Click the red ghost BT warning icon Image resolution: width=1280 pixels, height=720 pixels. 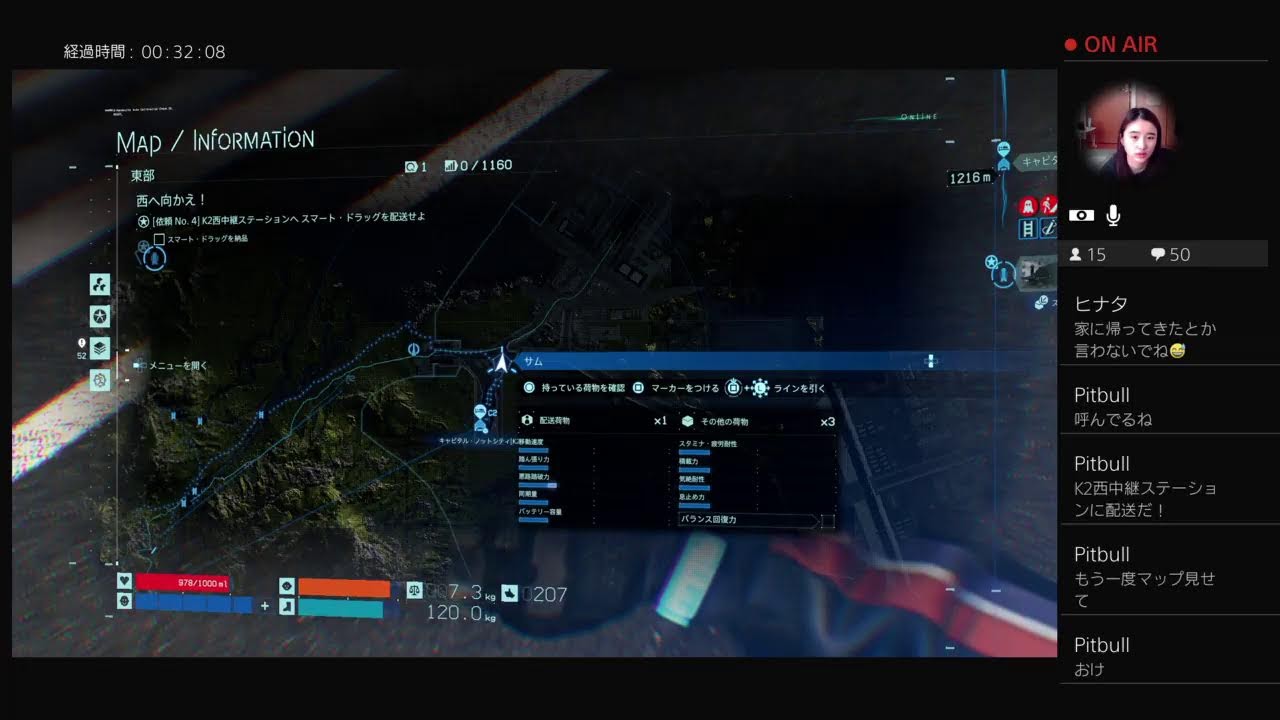click(x=1026, y=206)
